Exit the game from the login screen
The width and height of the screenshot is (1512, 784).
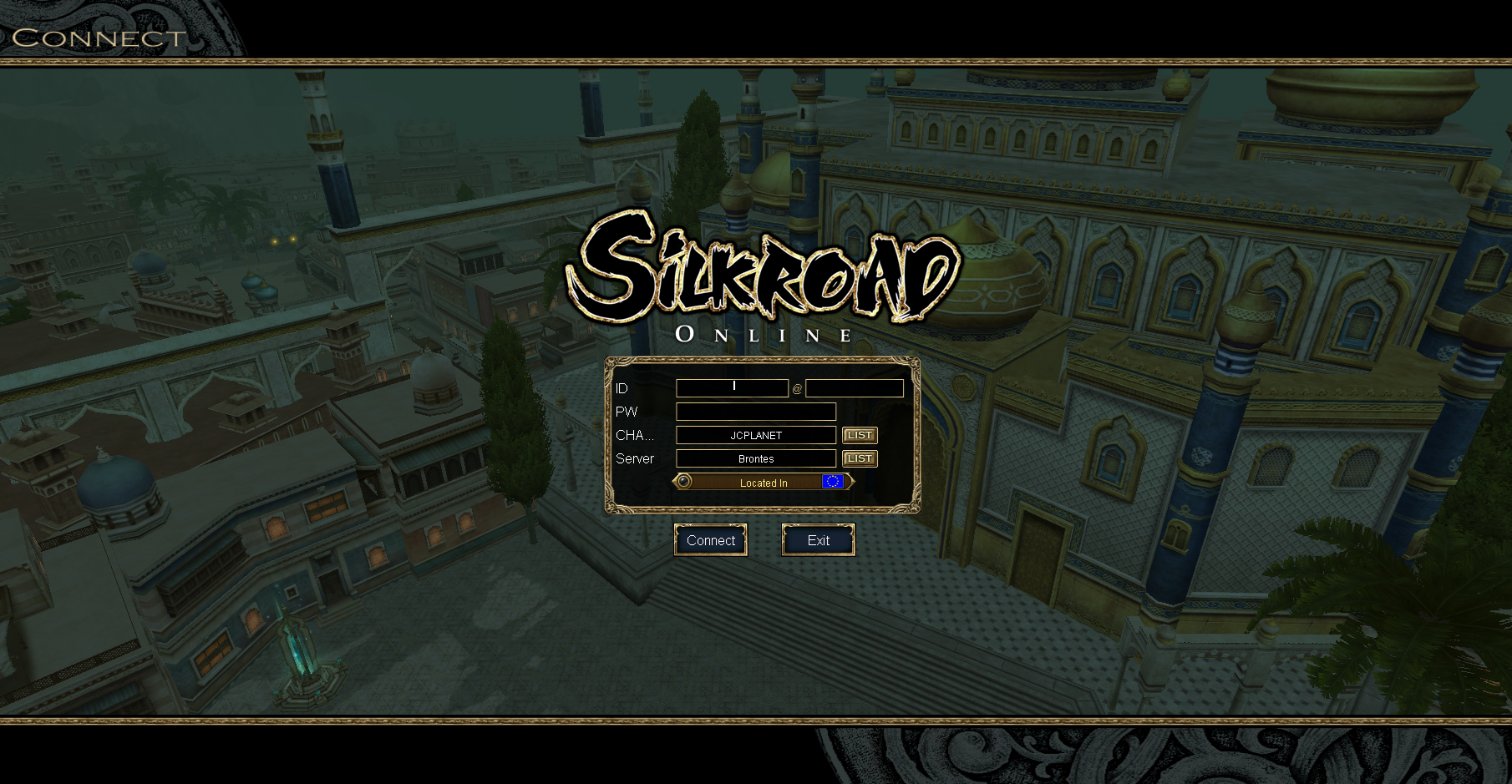tap(818, 540)
